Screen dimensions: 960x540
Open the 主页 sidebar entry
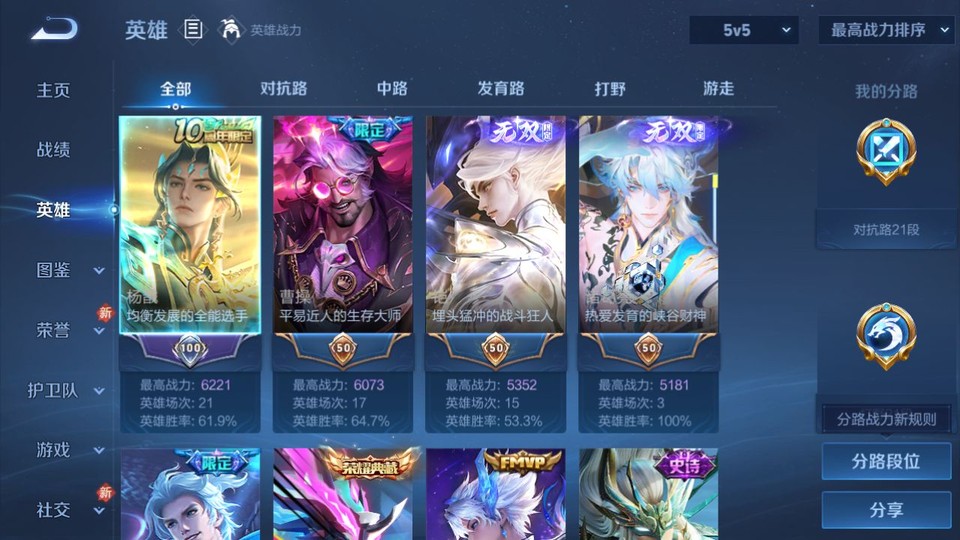(54, 90)
